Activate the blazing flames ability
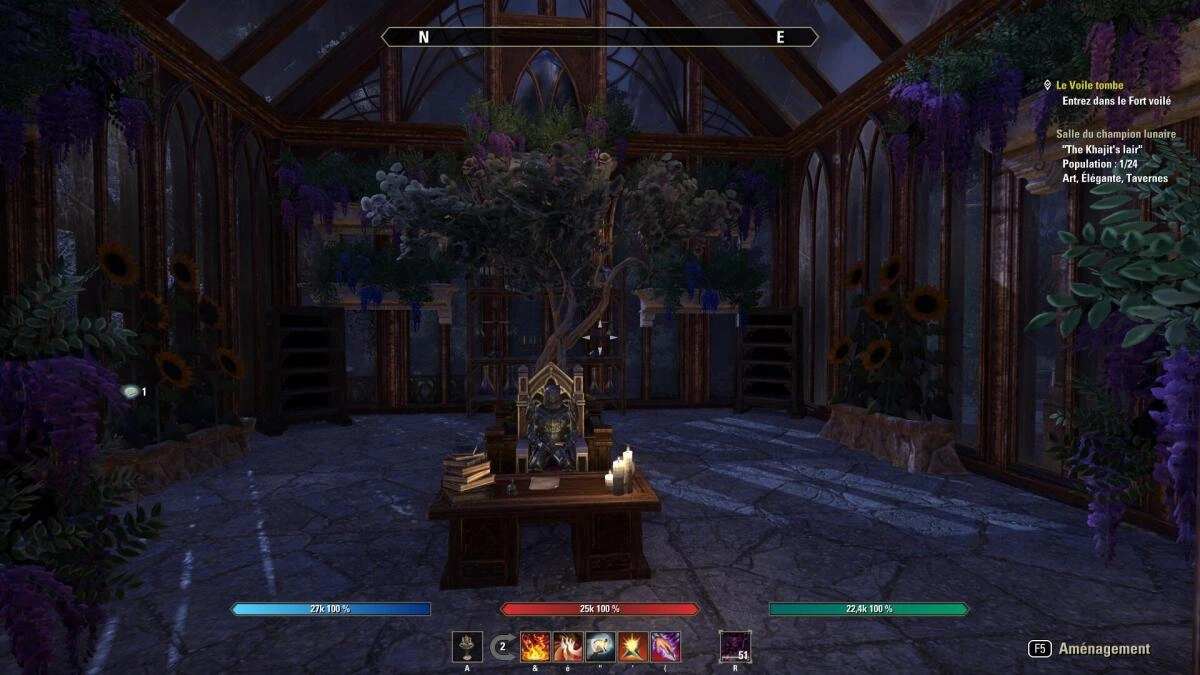This screenshot has width=1200, height=675. (535, 647)
